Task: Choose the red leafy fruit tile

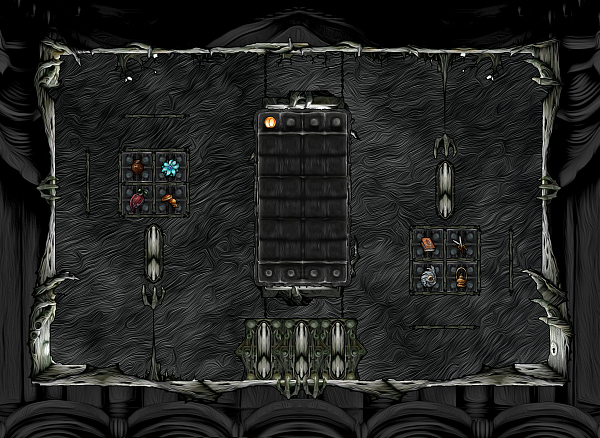Action: (138, 199)
